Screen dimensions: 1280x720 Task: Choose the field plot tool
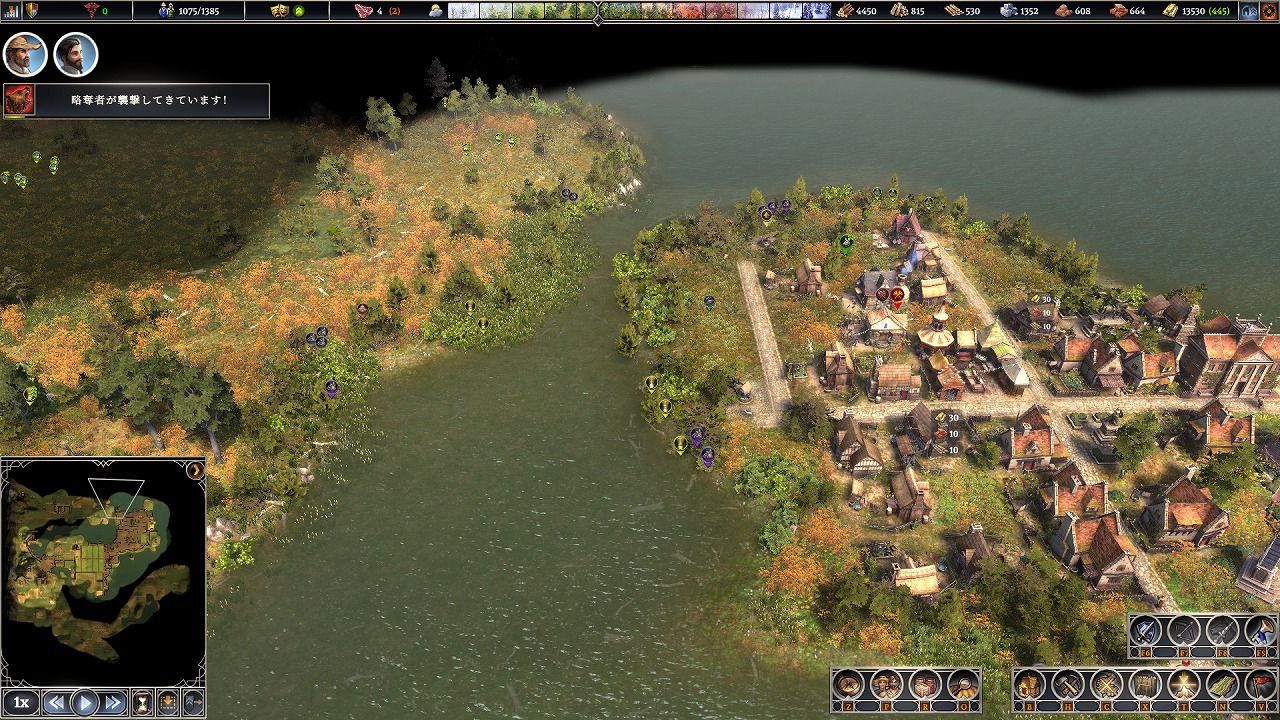tap(1222, 685)
